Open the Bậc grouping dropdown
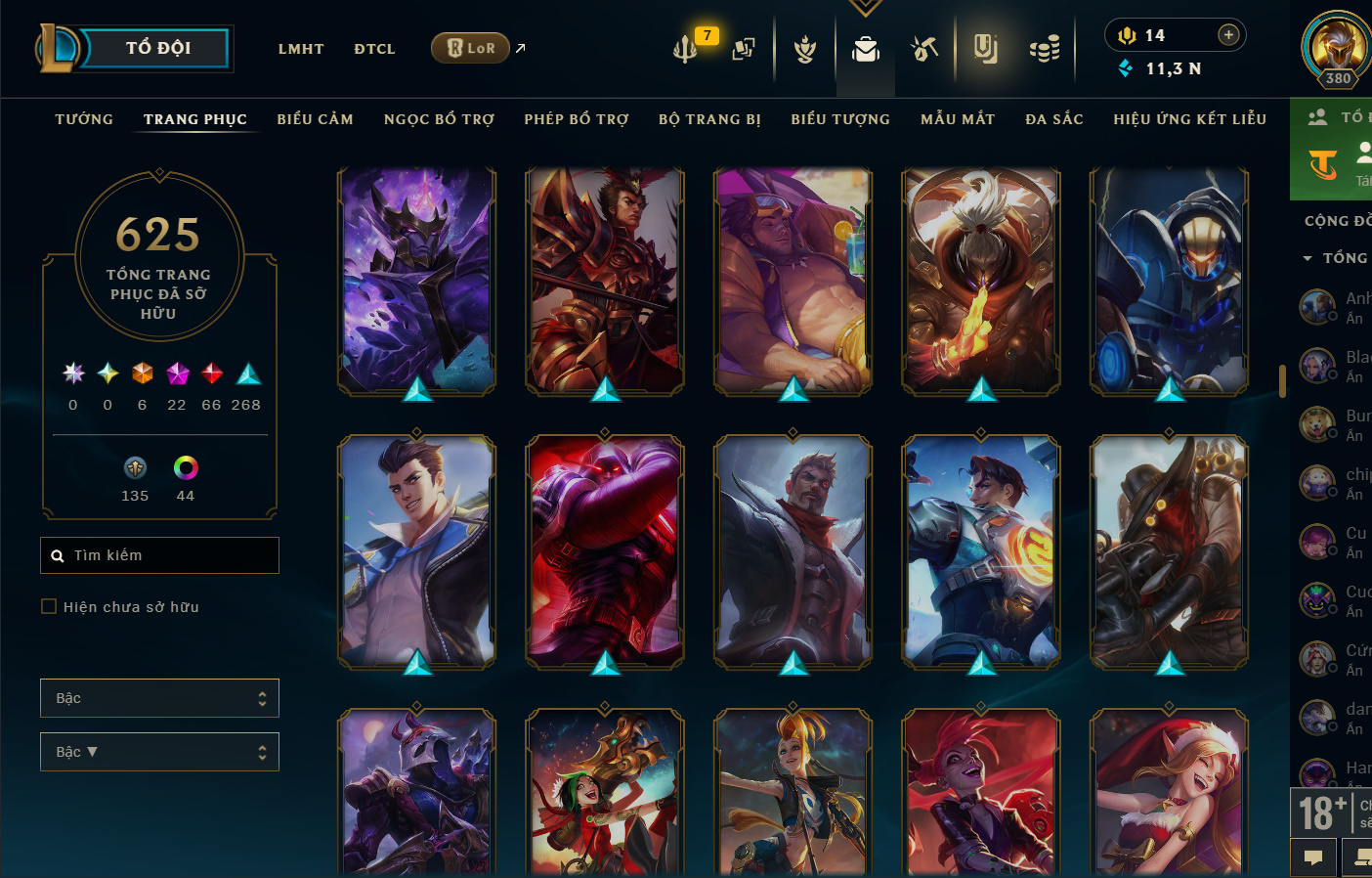Screen dimensions: 1372x878 [x=159, y=698]
